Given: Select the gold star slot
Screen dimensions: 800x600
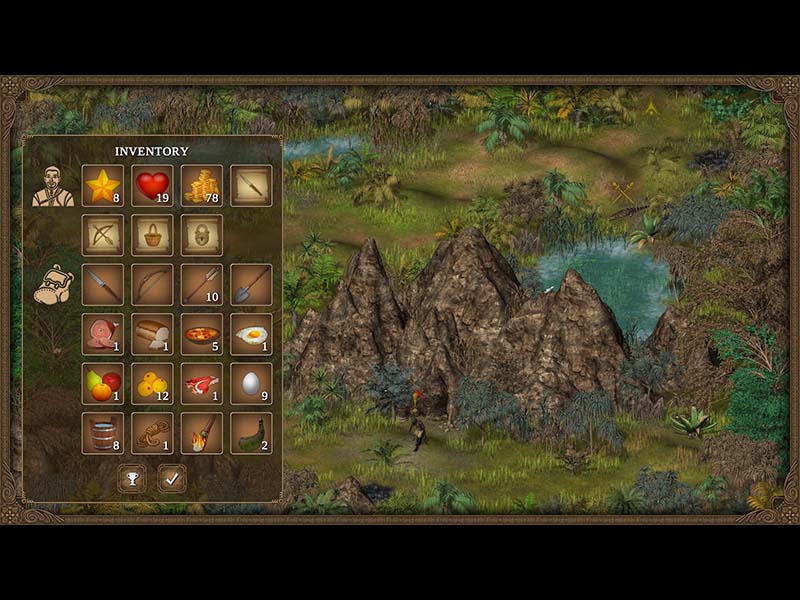Looking at the screenshot, I should (x=103, y=185).
